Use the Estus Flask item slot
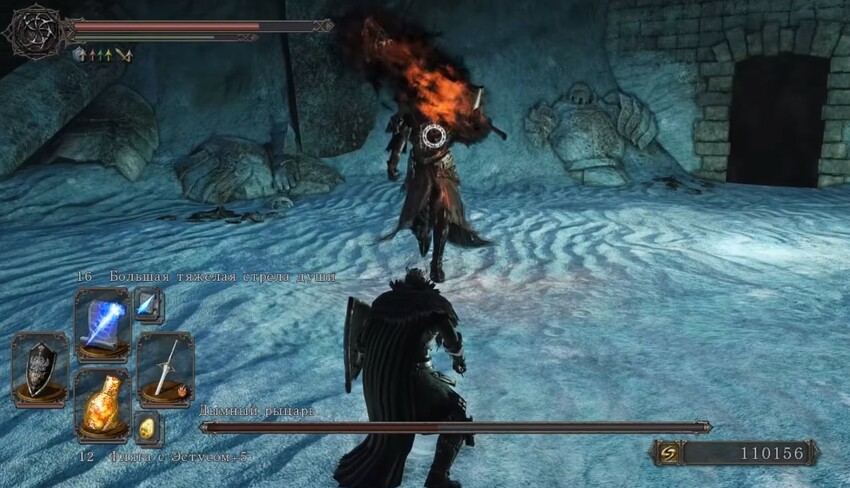Image resolution: width=850 pixels, height=488 pixels. [102, 403]
